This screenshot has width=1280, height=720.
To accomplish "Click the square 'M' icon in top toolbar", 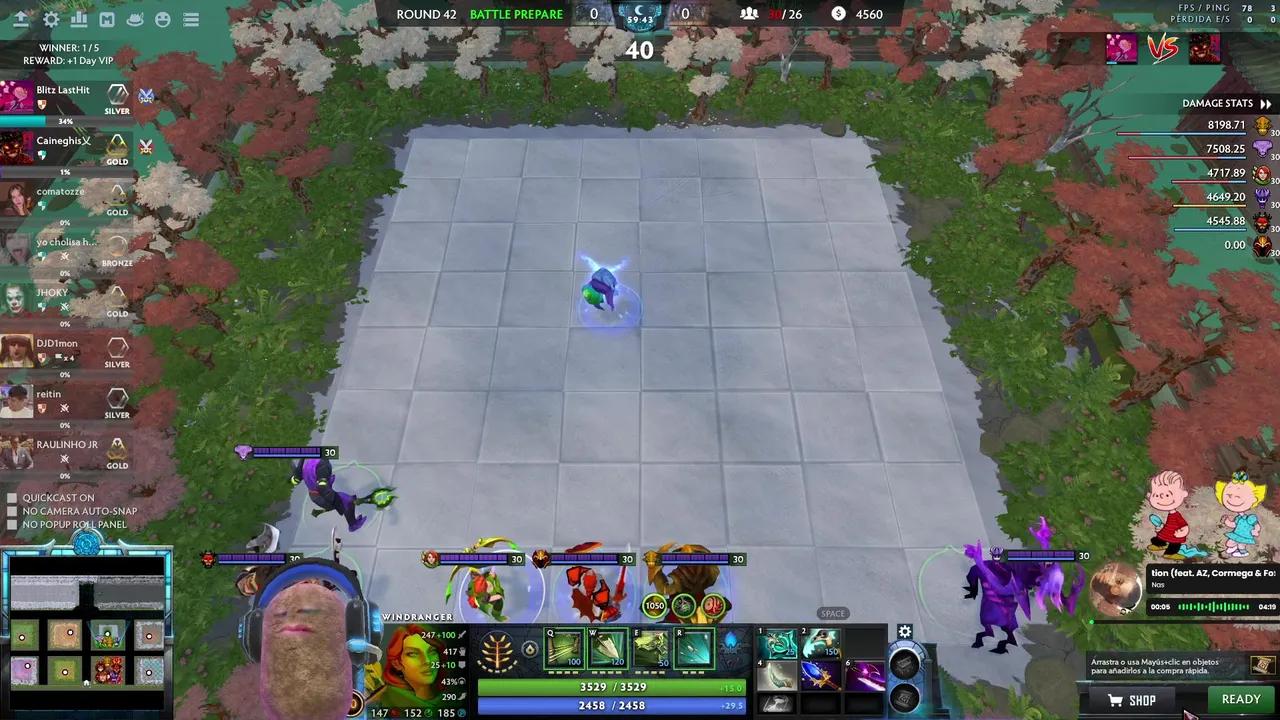I will [106, 19].
